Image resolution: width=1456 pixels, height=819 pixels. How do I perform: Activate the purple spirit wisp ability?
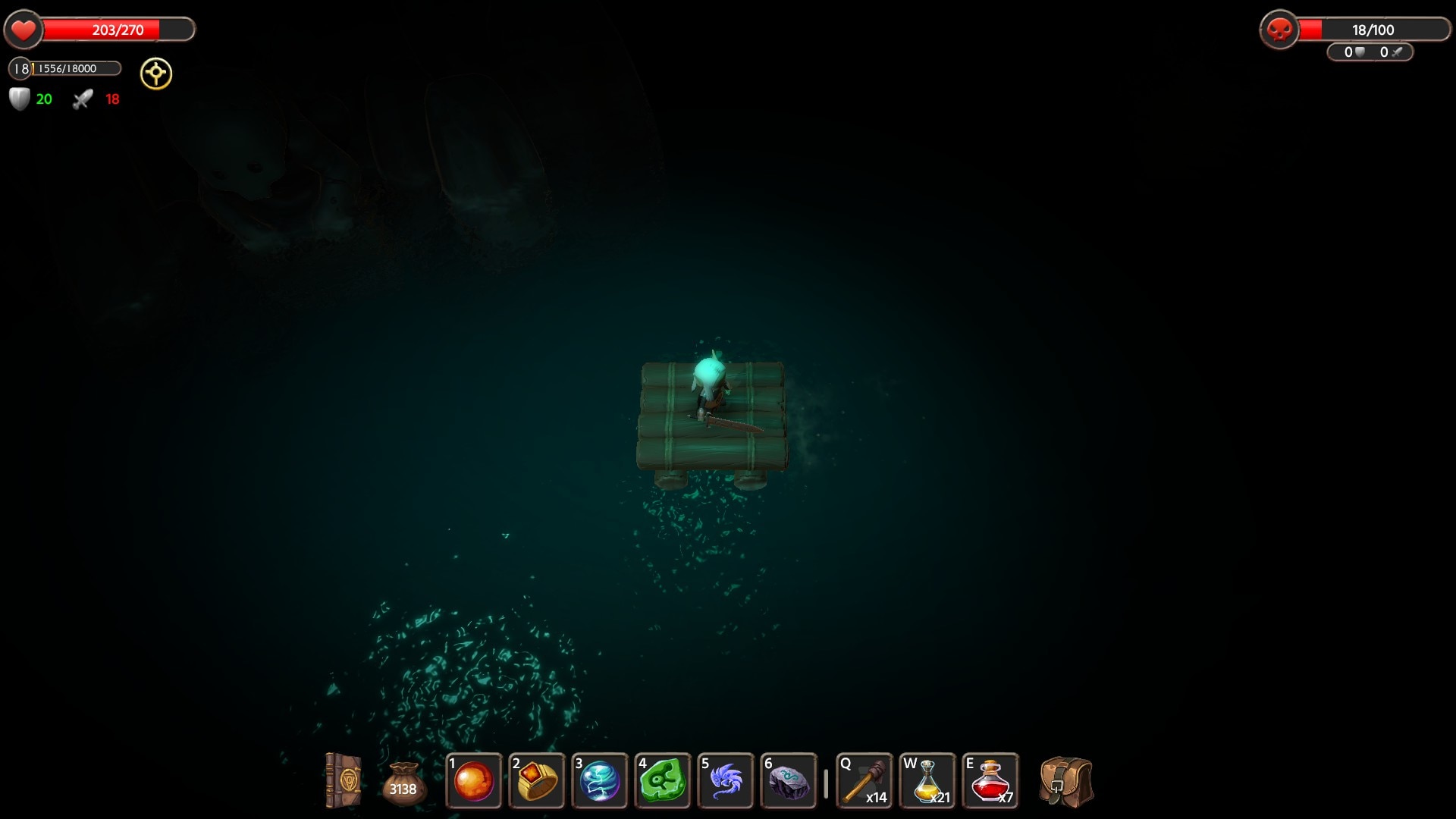(x=726, y=781)
